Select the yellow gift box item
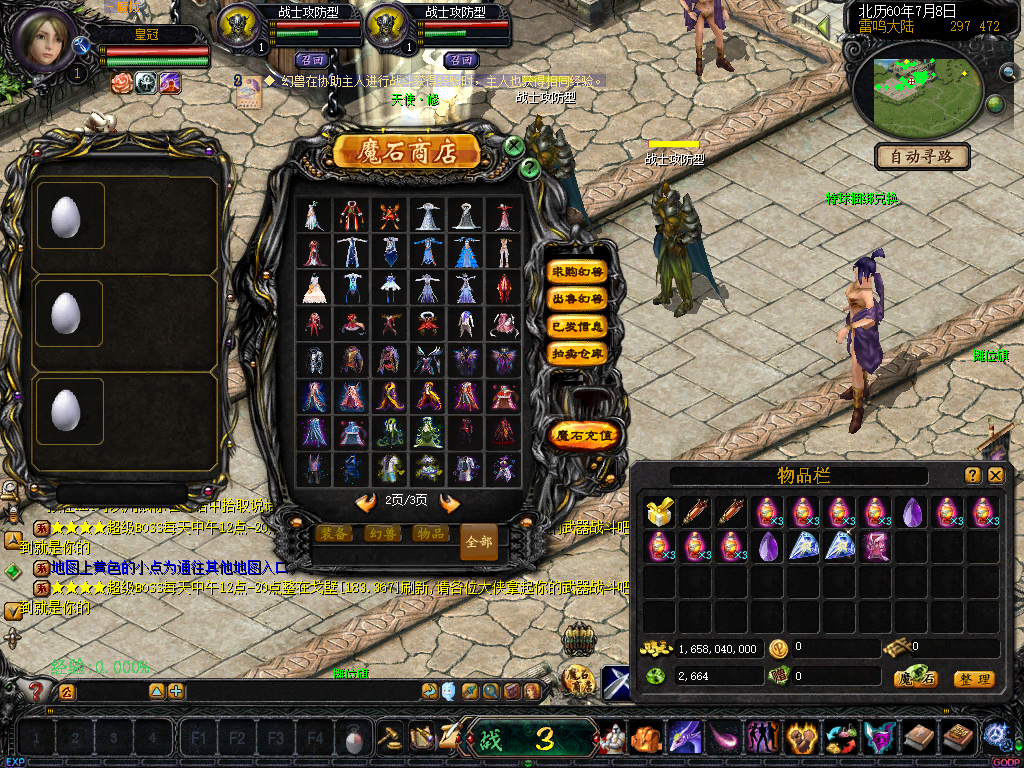This screenshot has height=768, width=1024. pyautogui.click(x=658, y=513)
